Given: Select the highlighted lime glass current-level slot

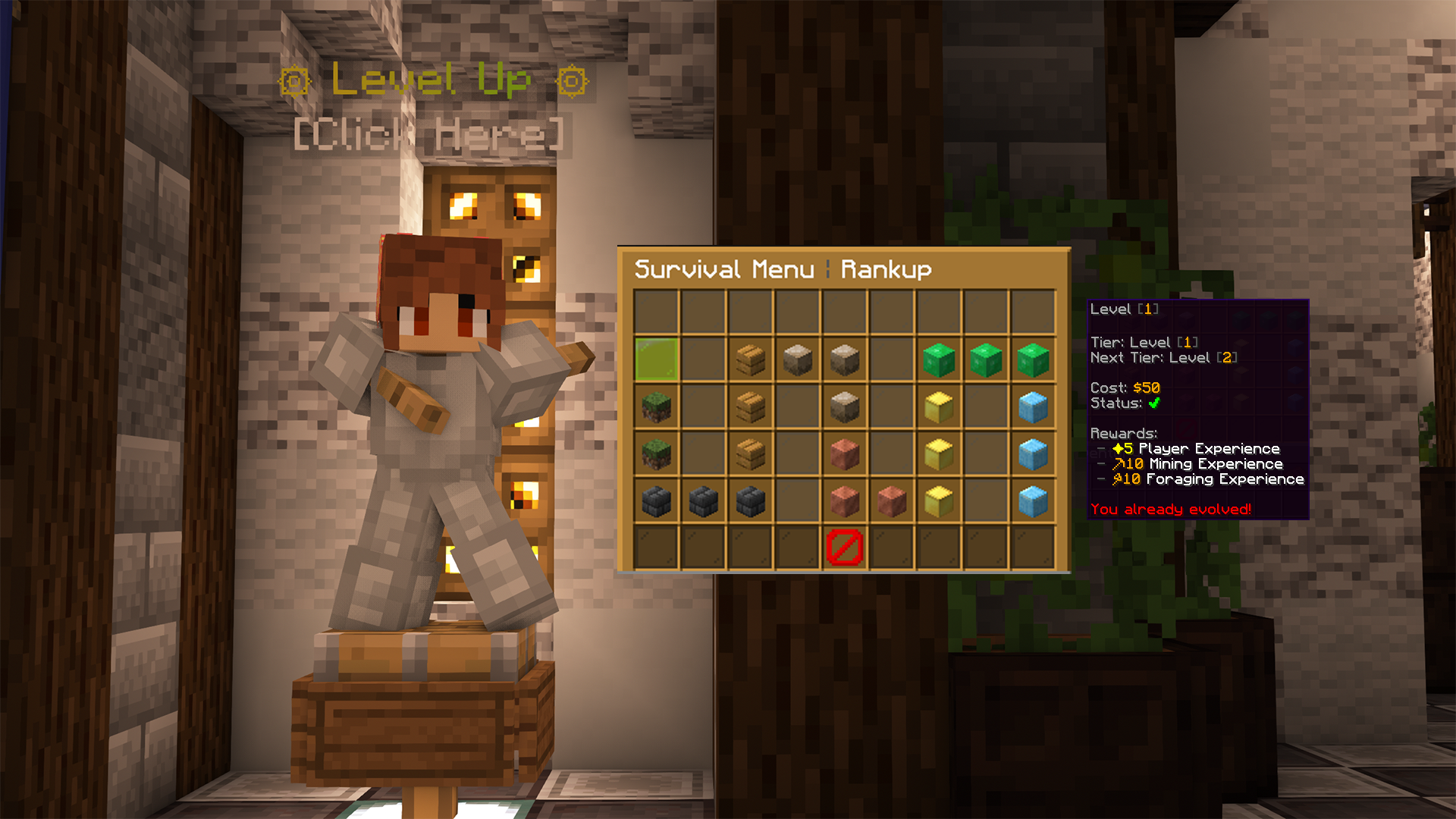Looking at the screenshot, I should (x=655, y=360).
